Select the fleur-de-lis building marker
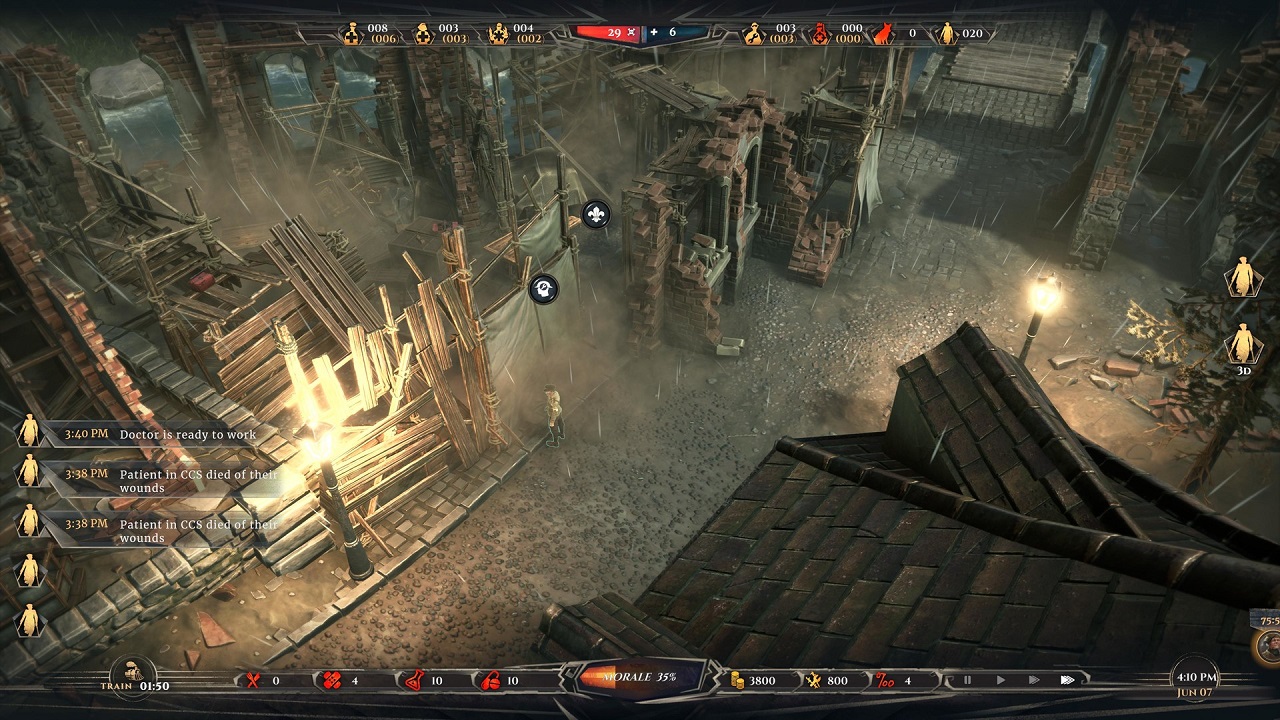Viewport: 1280px width, 720px height. pos(596,214)
